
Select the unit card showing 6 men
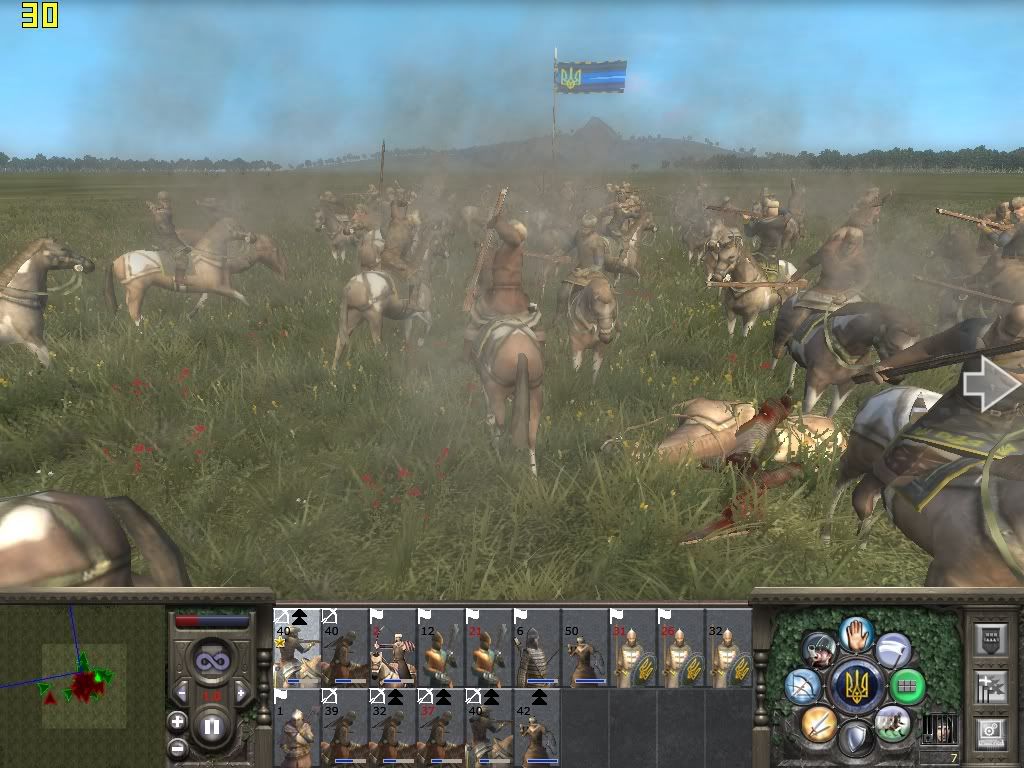coord(536,648)
